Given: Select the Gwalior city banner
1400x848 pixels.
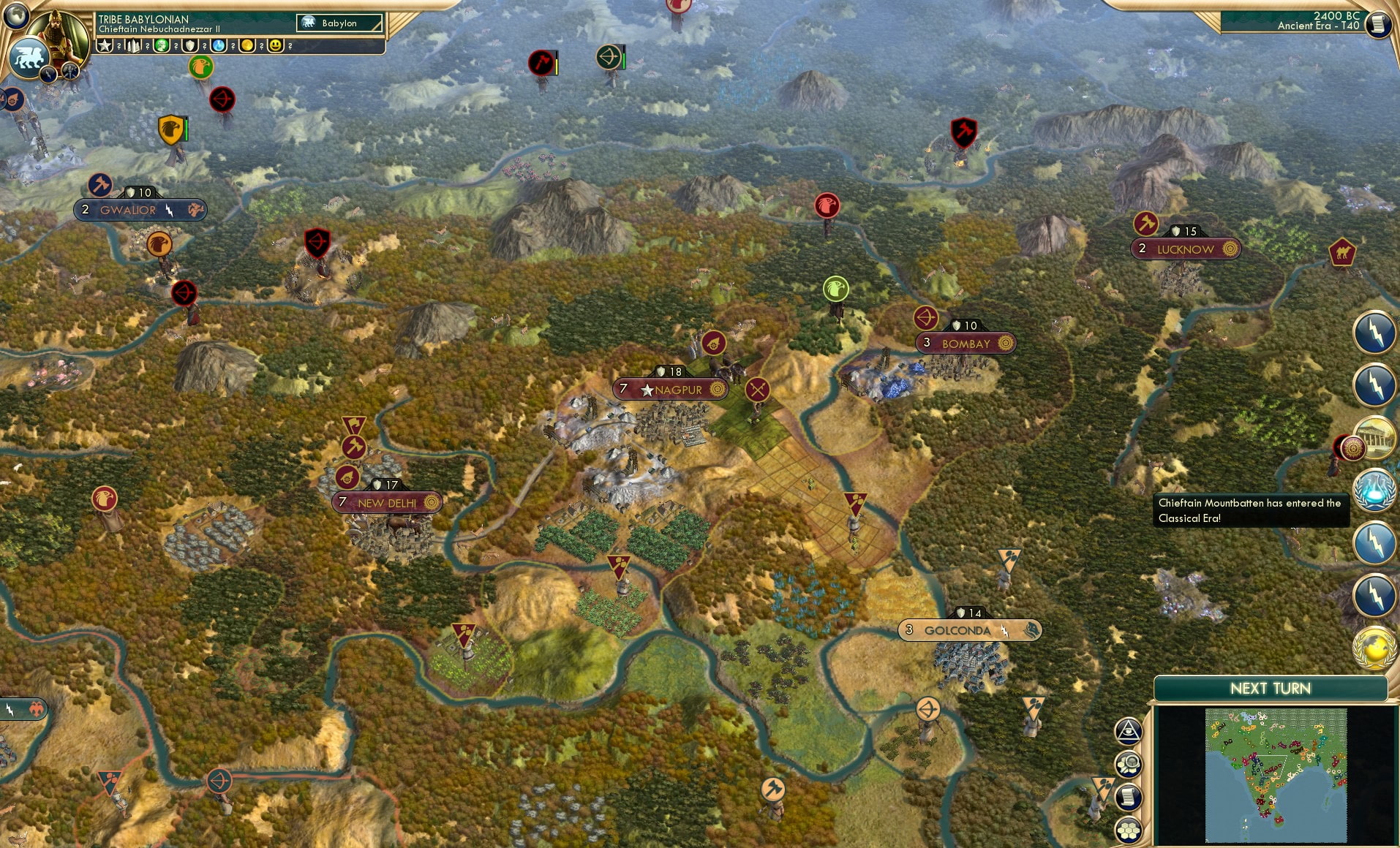Looking at the screenshot, I should click(139, 209).
